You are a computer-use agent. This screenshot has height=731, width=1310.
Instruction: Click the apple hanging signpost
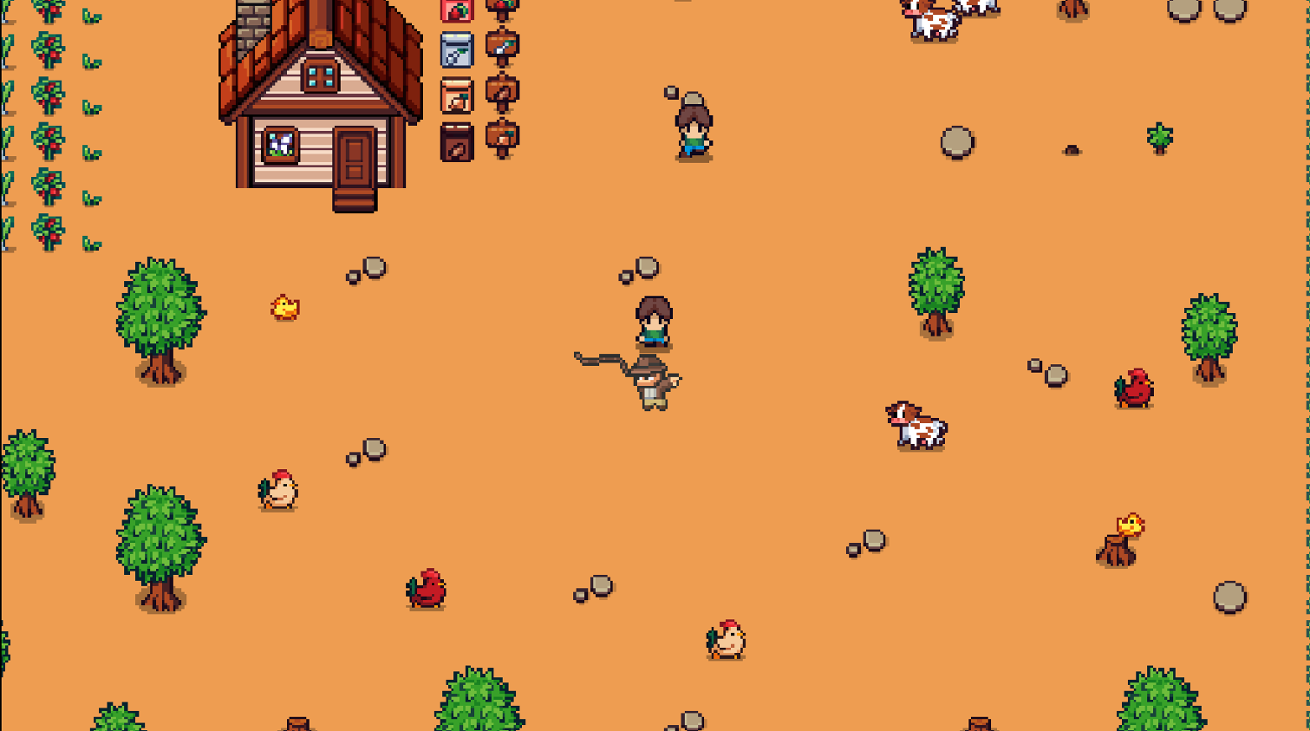[x=500, y=8]
